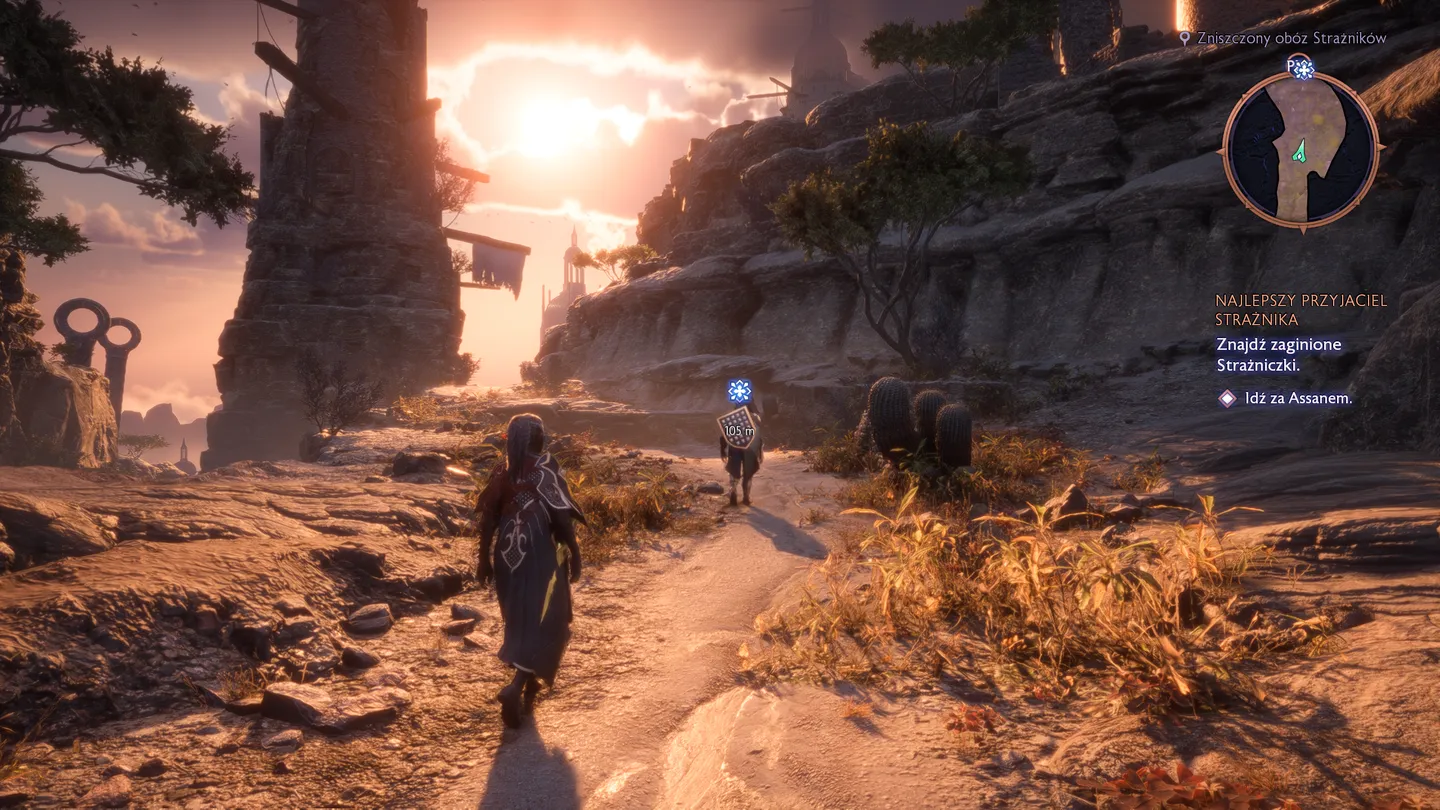The image size is (1440, 810).
Task: Click the 105 m shield waypoint marker
Action: tap(738, 427)
